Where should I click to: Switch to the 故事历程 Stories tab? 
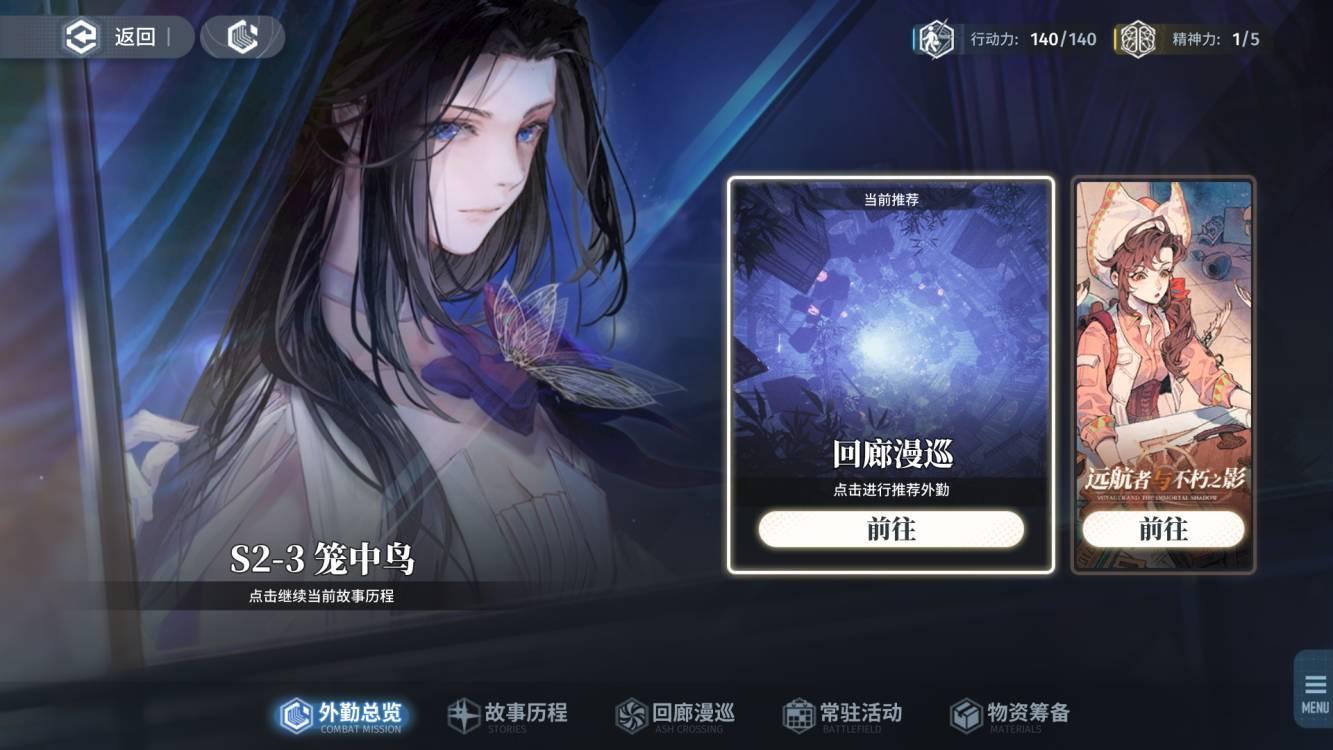508,712
